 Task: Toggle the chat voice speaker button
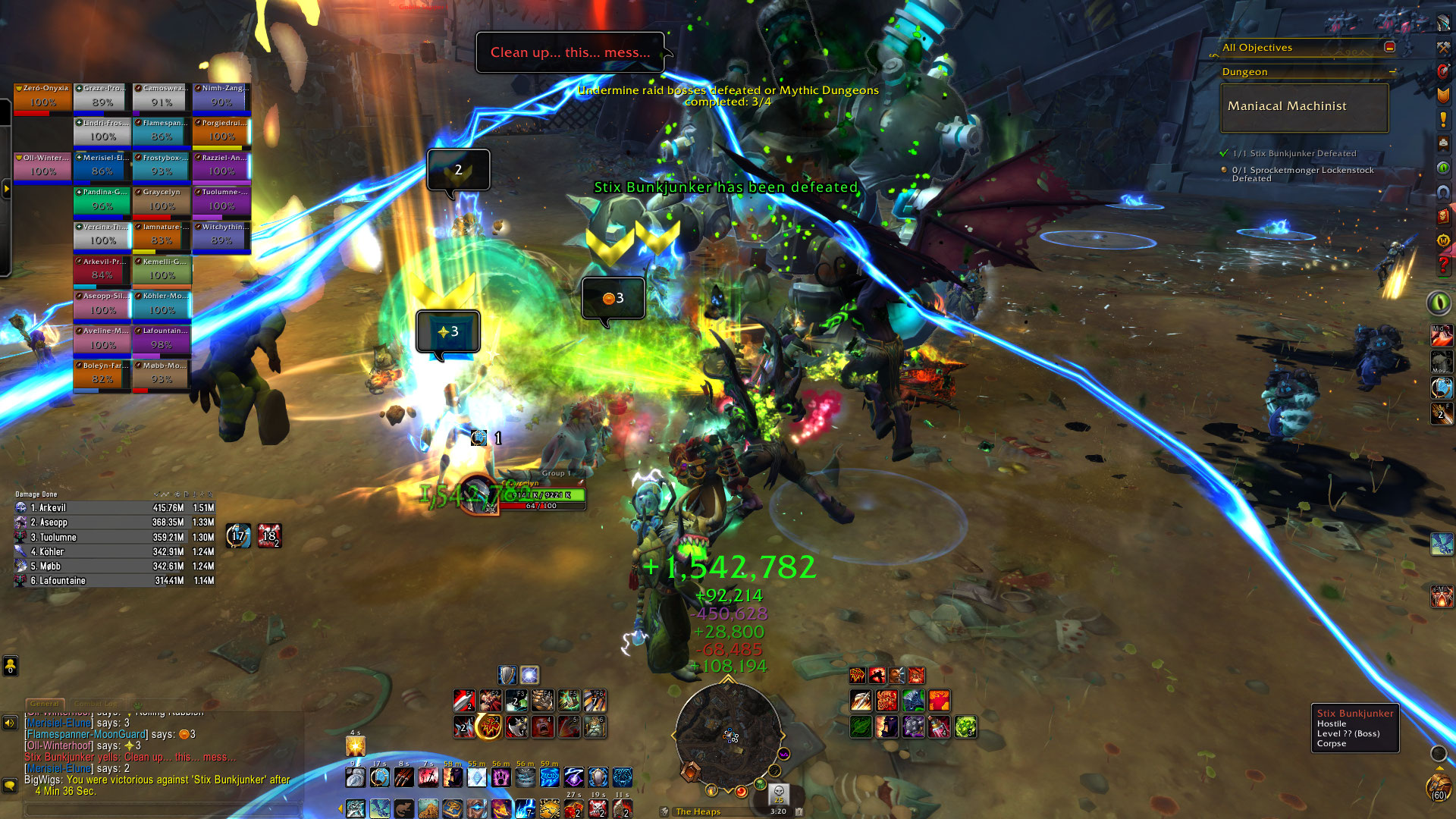coord(10,723)
